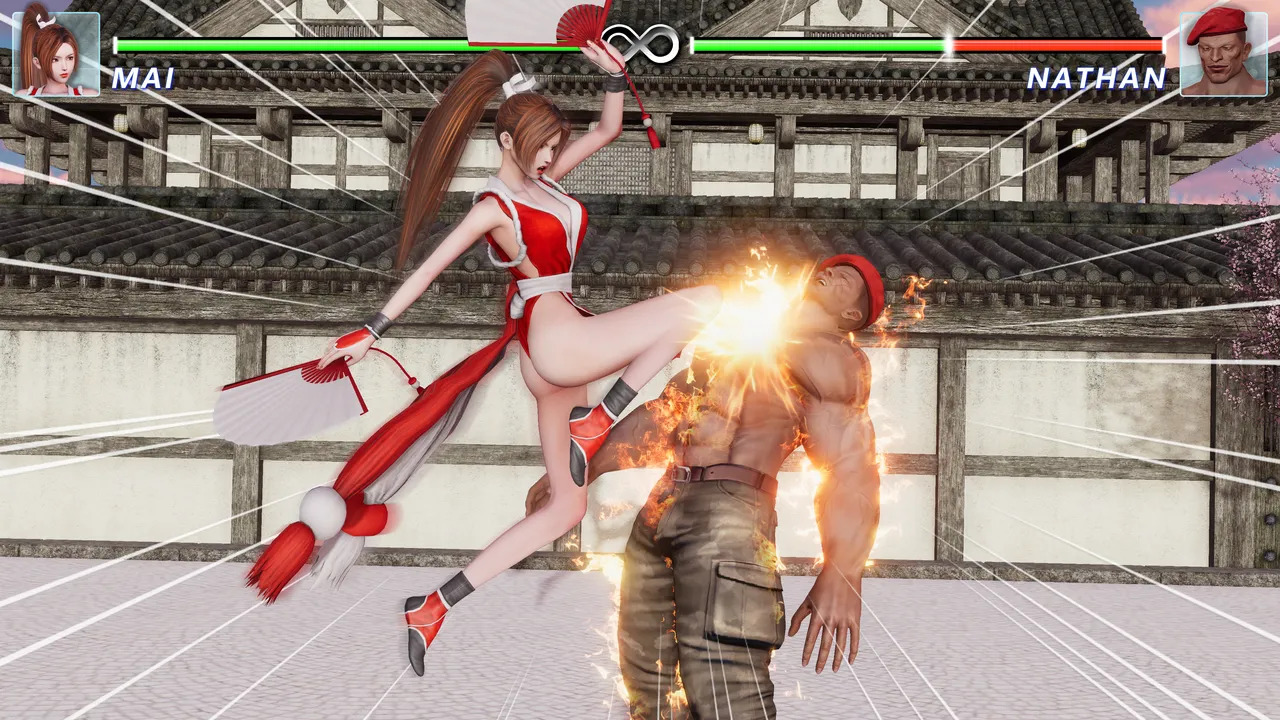Click Nathan's character portrait
This screenshot has width=1280, height=720.
1223,53
